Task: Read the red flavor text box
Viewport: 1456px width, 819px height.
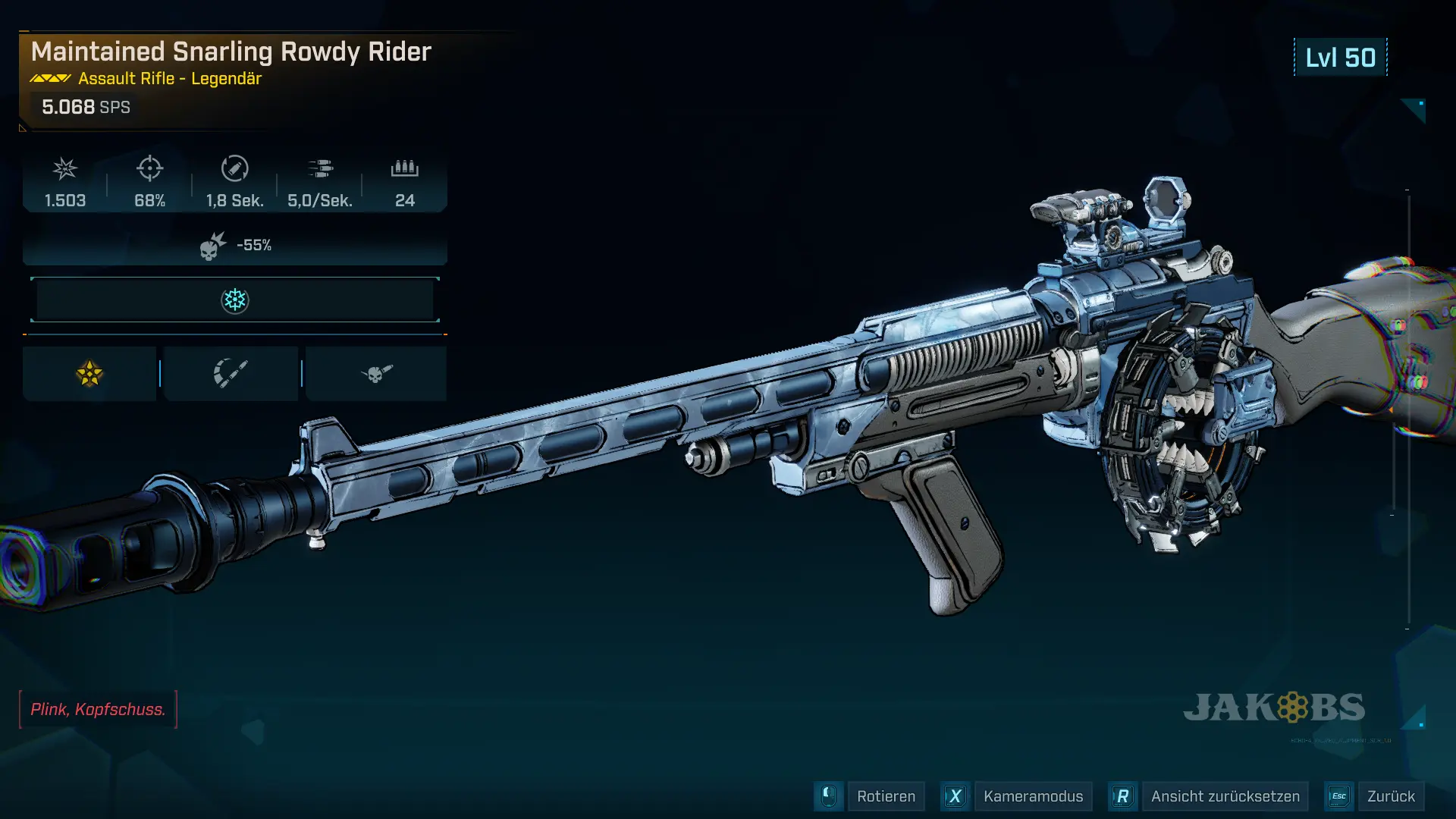Action: tap(98, 709)
